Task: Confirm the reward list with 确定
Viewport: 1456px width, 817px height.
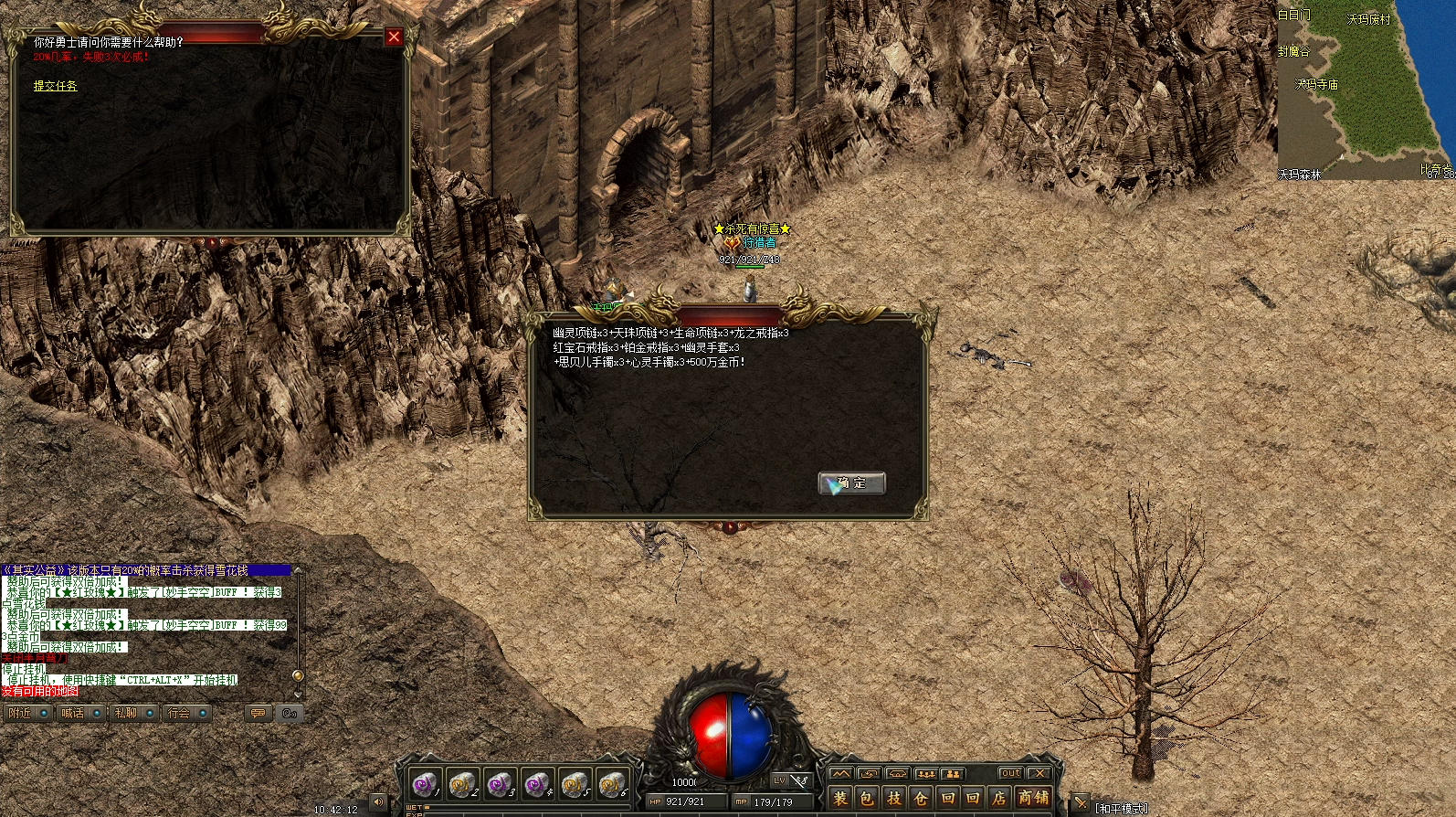Action: pyautogui.click(x=851, y=483)
